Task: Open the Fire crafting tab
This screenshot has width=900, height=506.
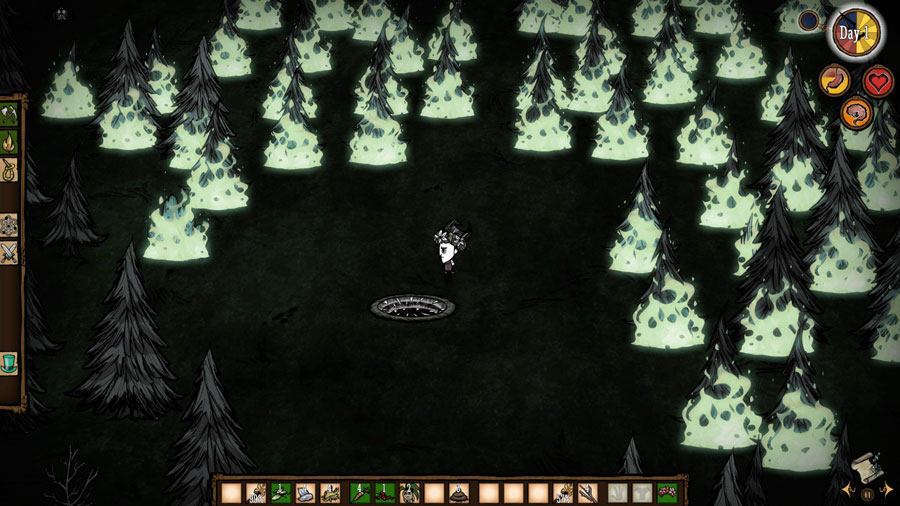Action: pyautogui.click(x=9, y=142)
